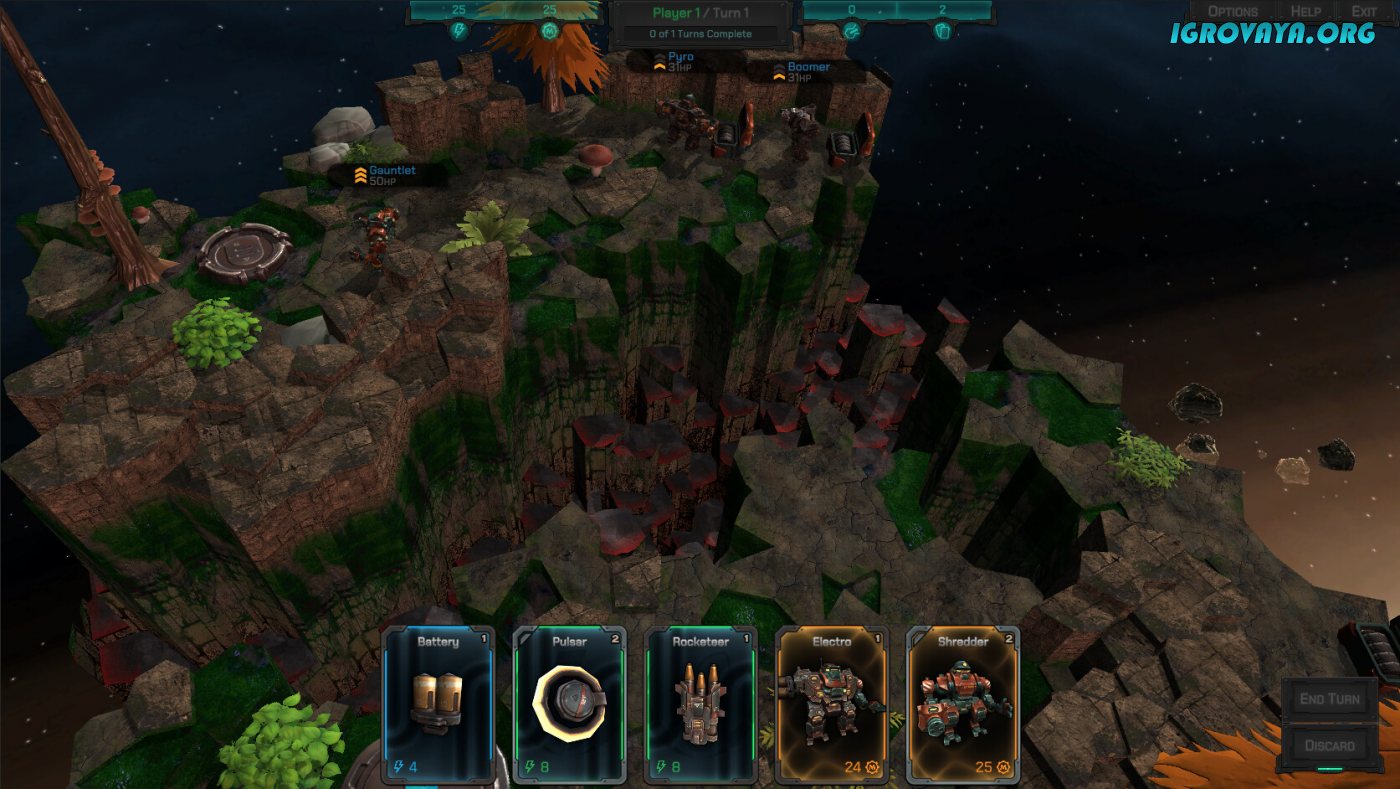Select the Battery card

click(x=439, y=704)
